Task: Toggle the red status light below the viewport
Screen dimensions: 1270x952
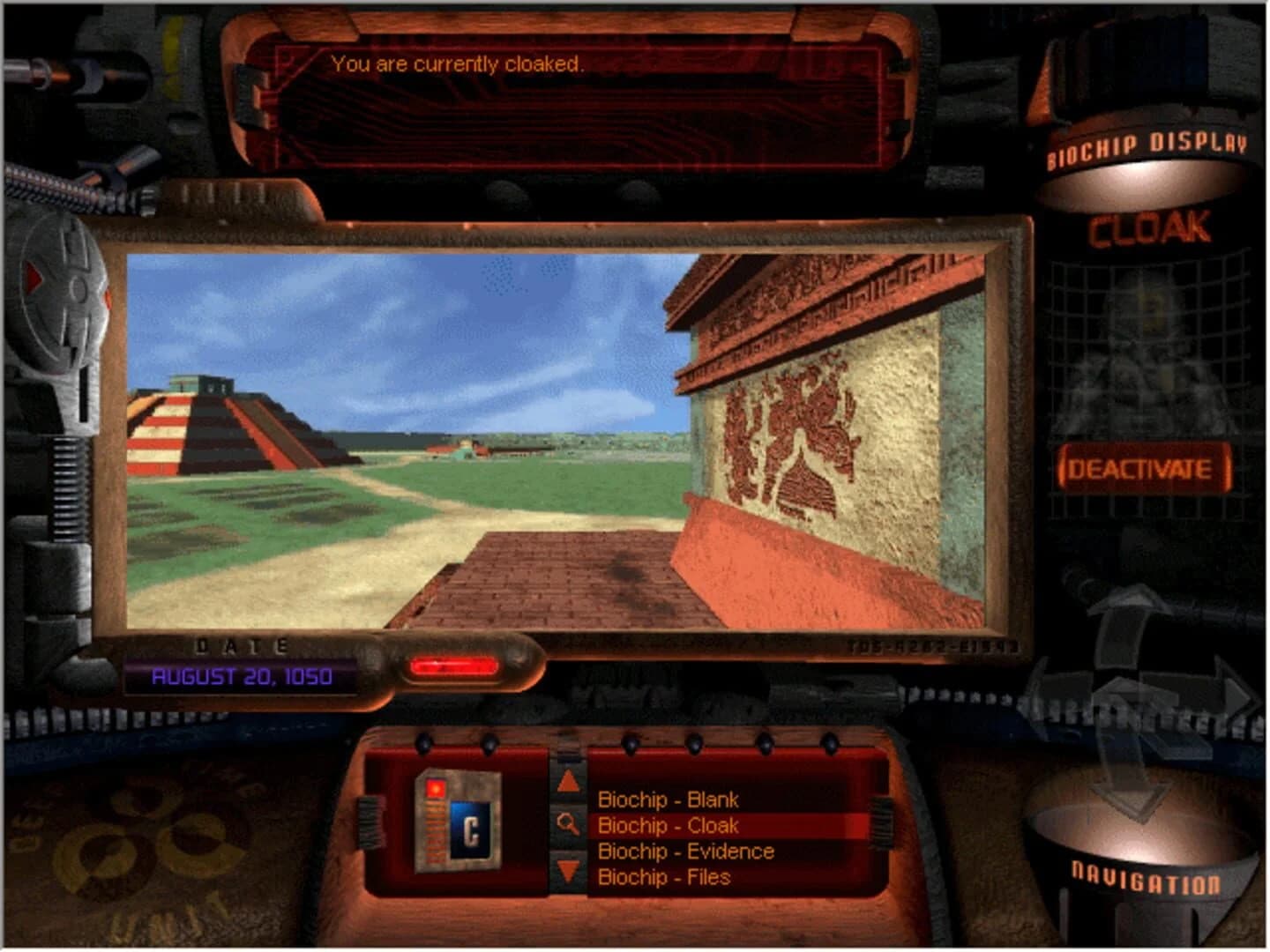Action: click(456, 668)
